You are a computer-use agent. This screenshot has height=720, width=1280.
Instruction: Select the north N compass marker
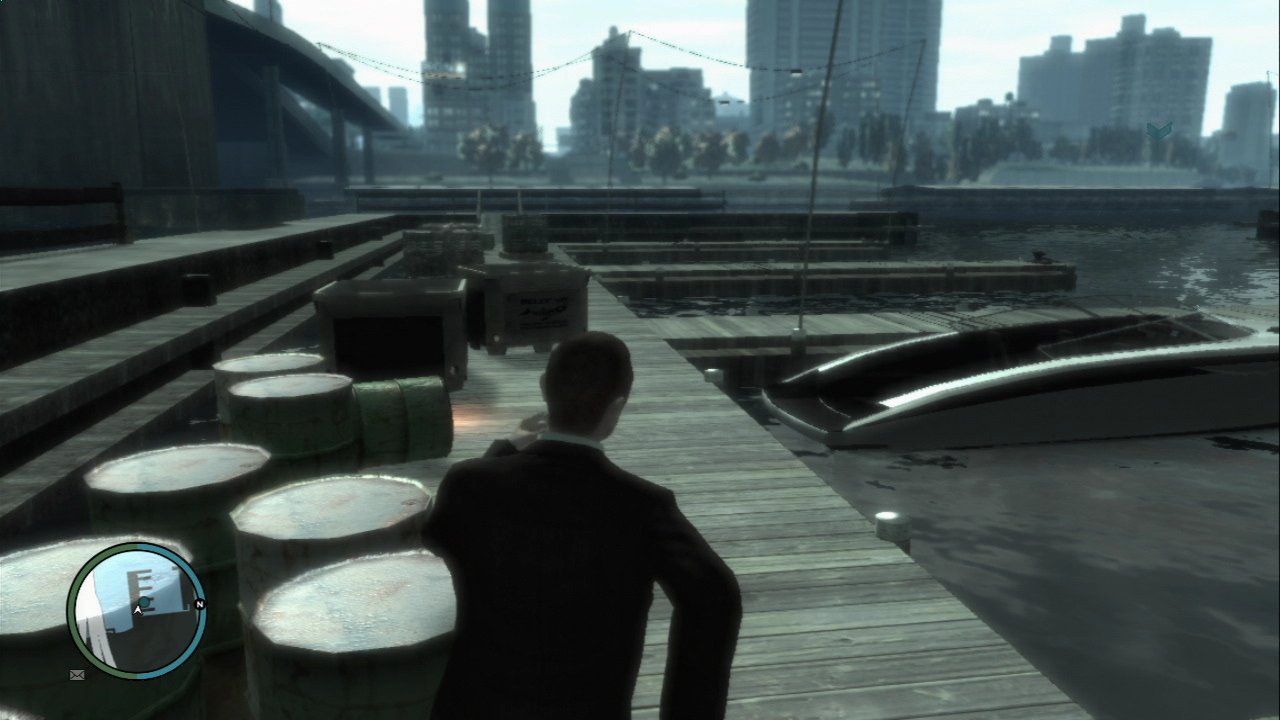[200, 605]
